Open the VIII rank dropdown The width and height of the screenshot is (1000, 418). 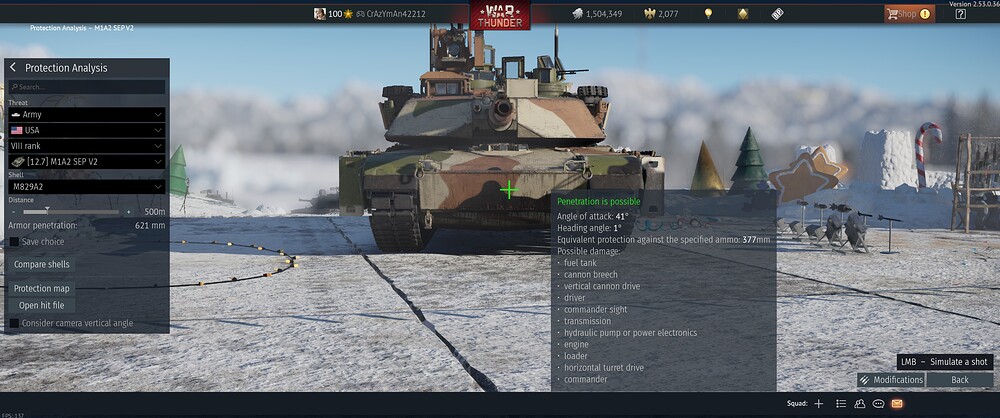86,146
